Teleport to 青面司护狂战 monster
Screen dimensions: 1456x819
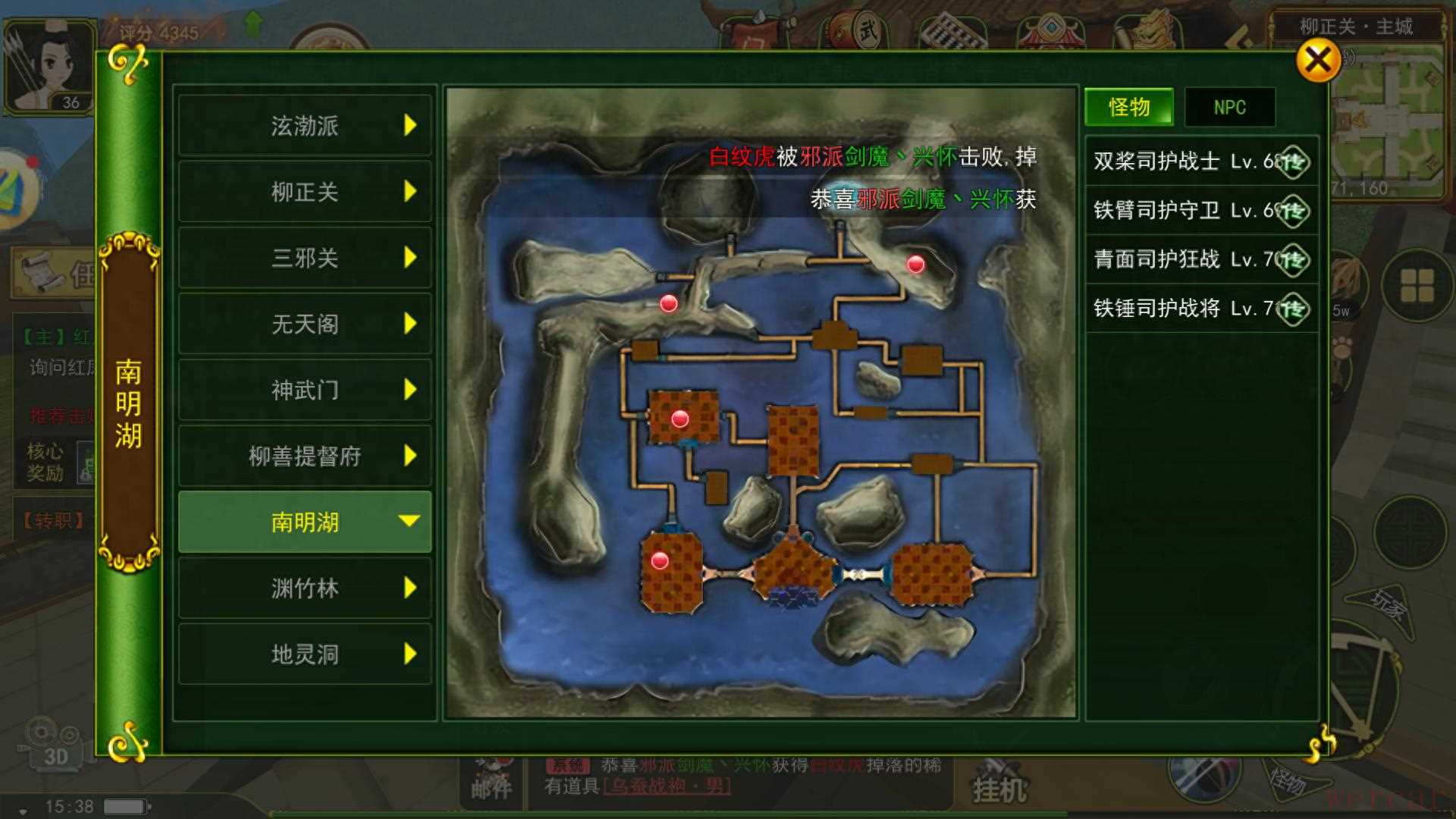(x=1292, y=260)
